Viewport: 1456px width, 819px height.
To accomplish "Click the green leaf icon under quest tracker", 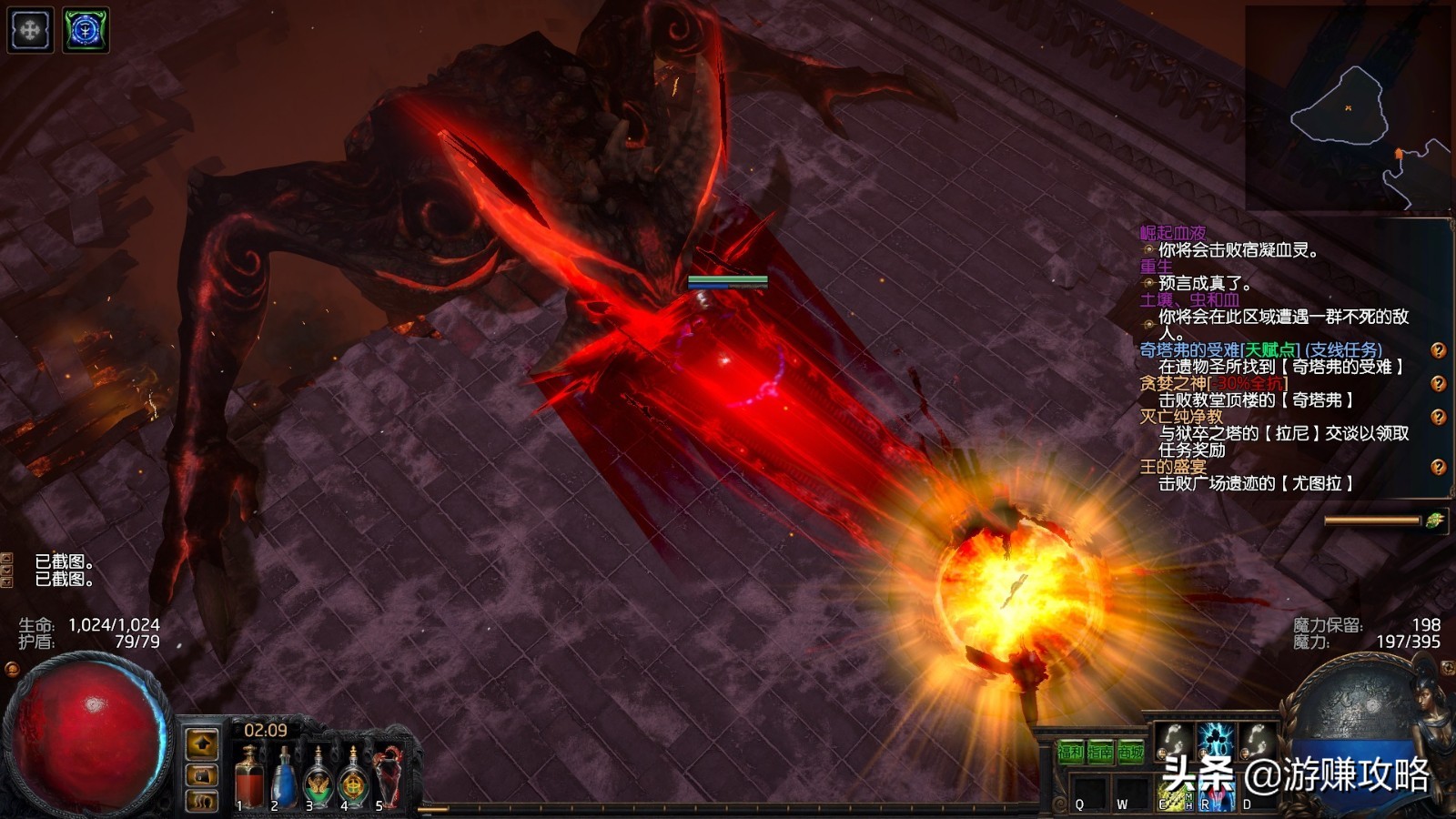I will point(1435,521).
